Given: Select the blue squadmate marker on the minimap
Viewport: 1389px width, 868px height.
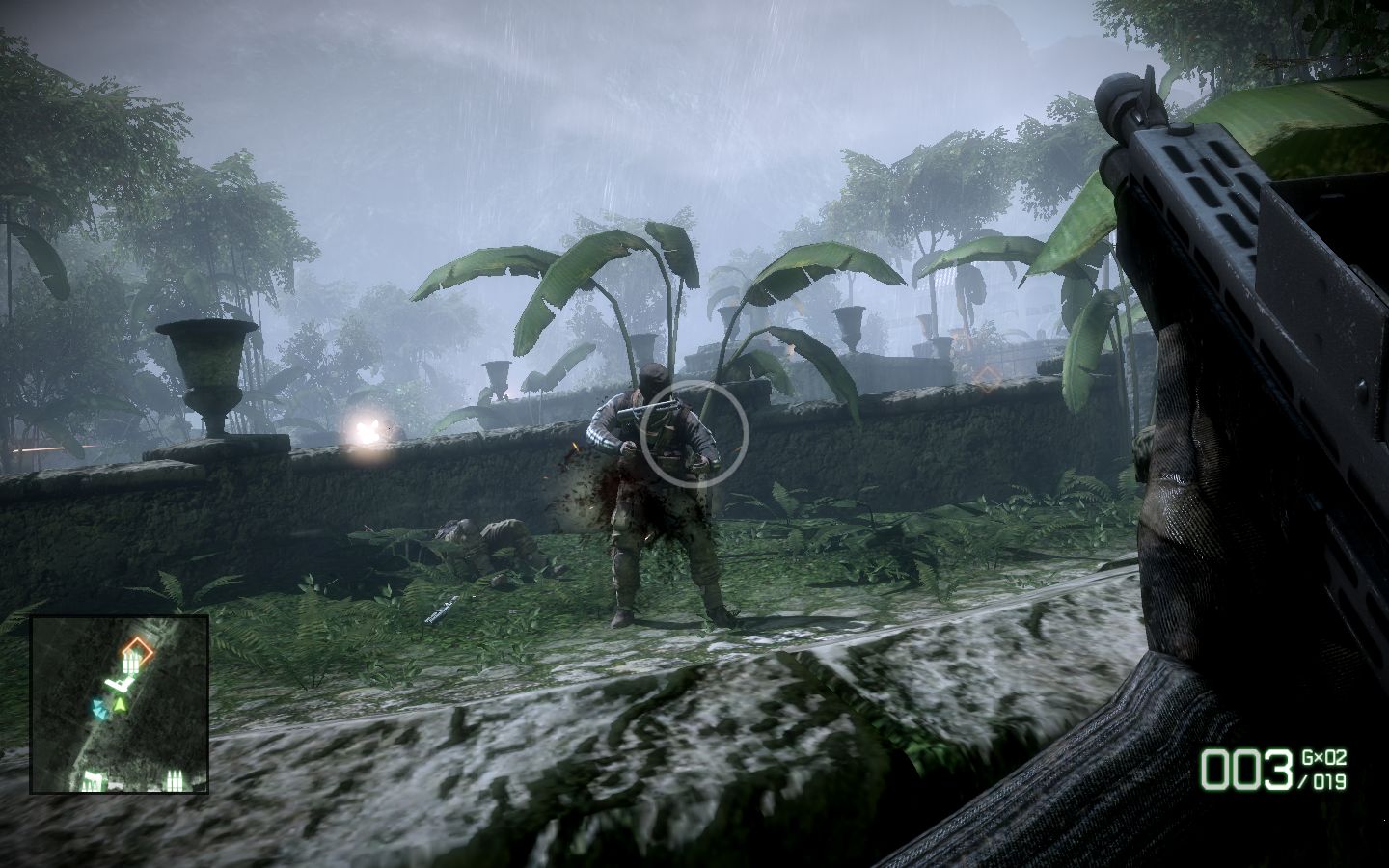Looking at the screenshot, I should point(99,709).
